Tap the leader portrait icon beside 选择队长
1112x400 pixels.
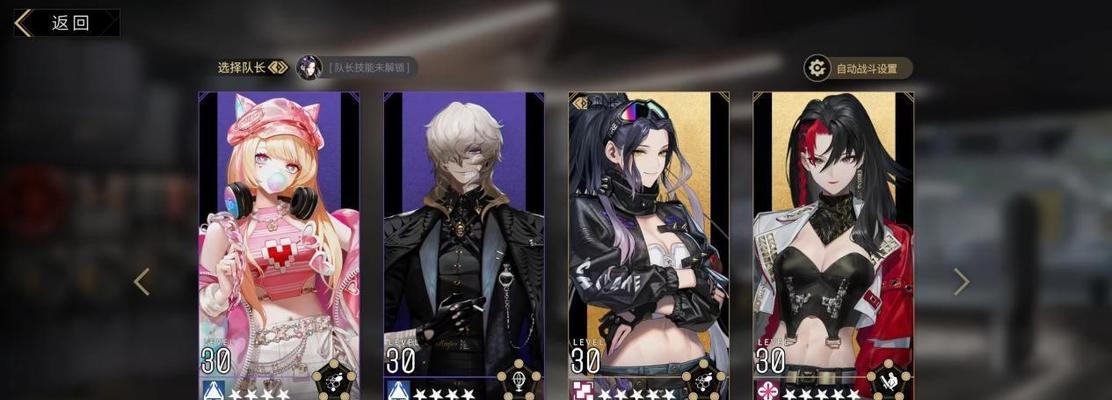point(309,68)
